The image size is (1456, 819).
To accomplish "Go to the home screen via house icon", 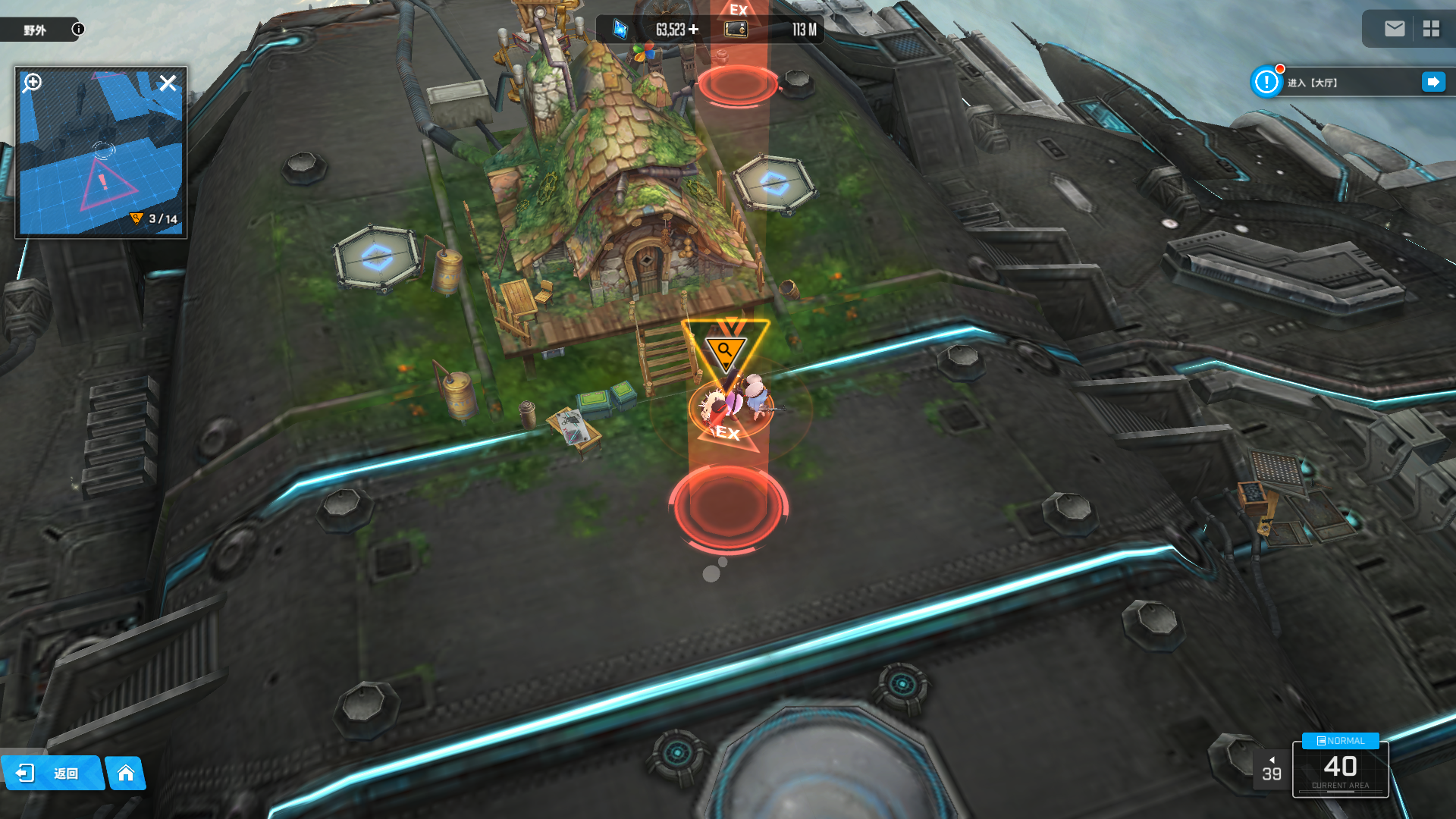I will point(126,773).
